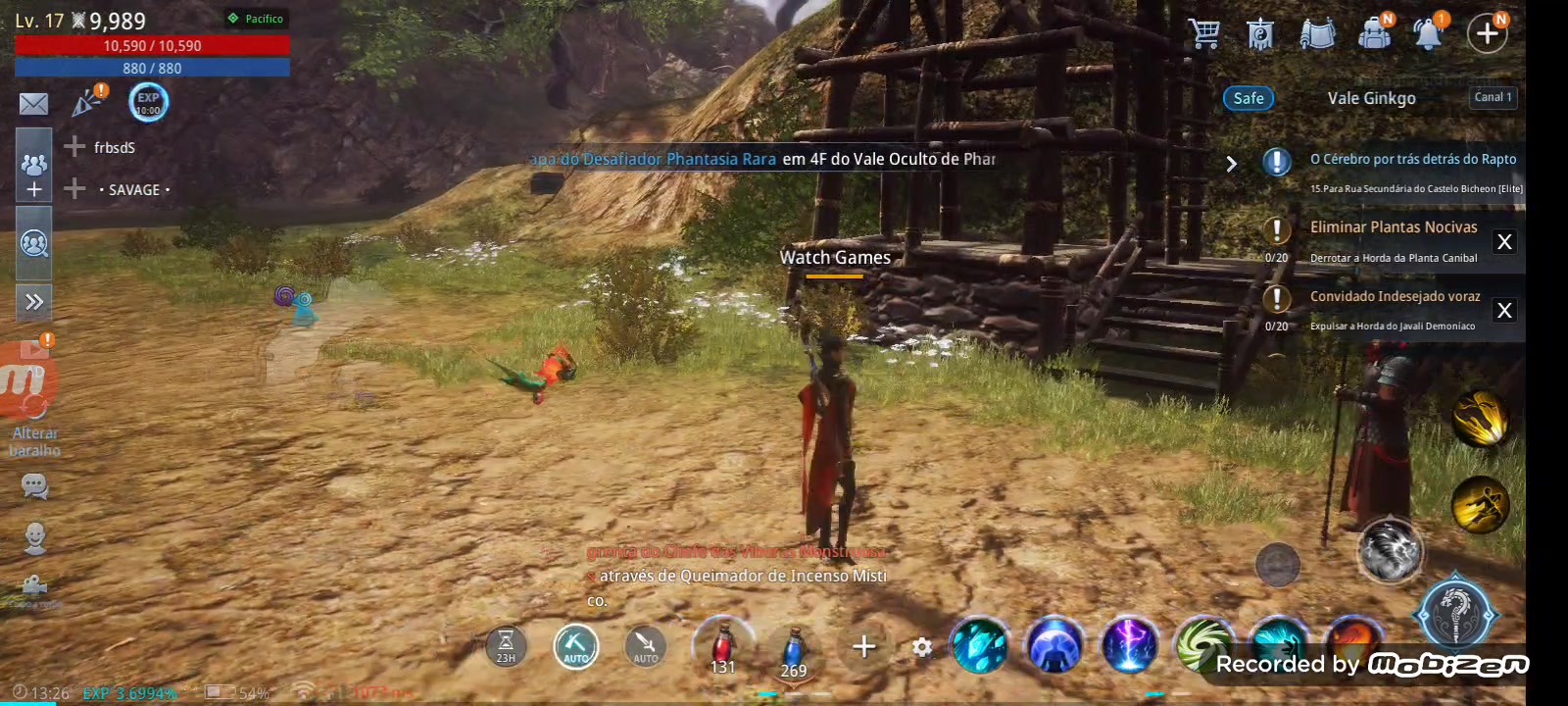Open the Canal 1 channel selector
The width and height of the screenshot is (1568, 706).
coord(1492,97)
